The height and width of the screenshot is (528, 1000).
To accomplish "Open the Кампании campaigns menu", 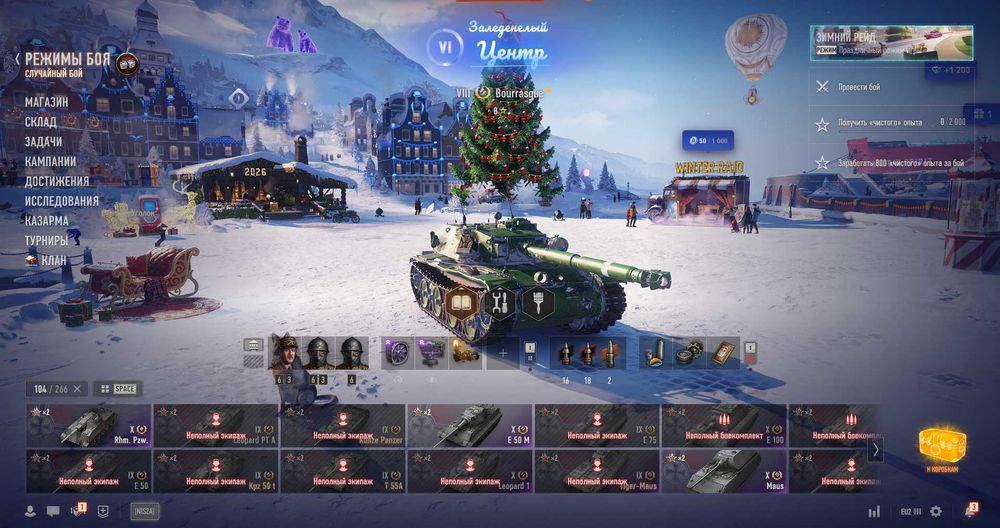I will [x=51, y=161].
